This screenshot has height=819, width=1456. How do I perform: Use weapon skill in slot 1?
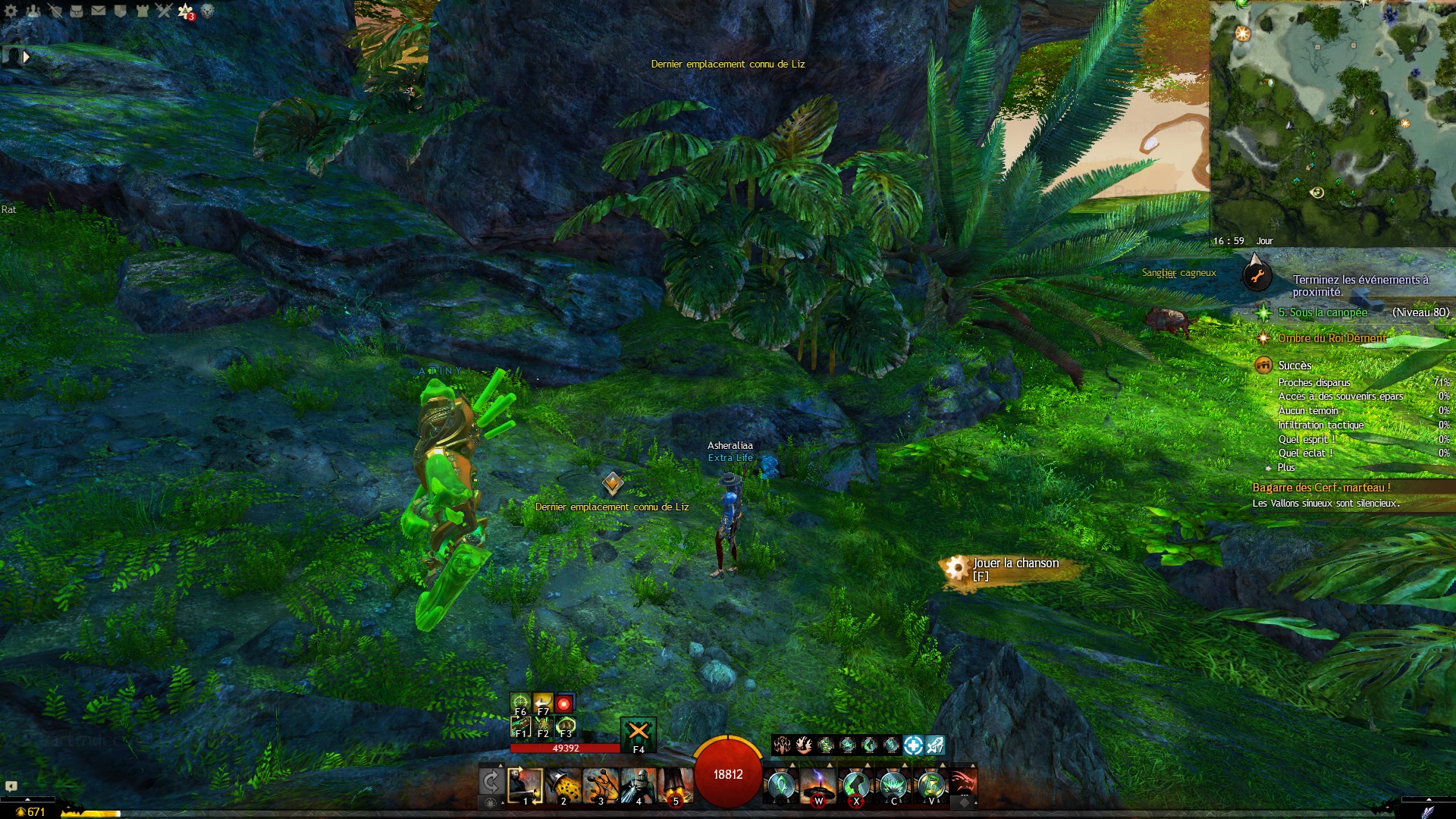(x=525, y=785)
